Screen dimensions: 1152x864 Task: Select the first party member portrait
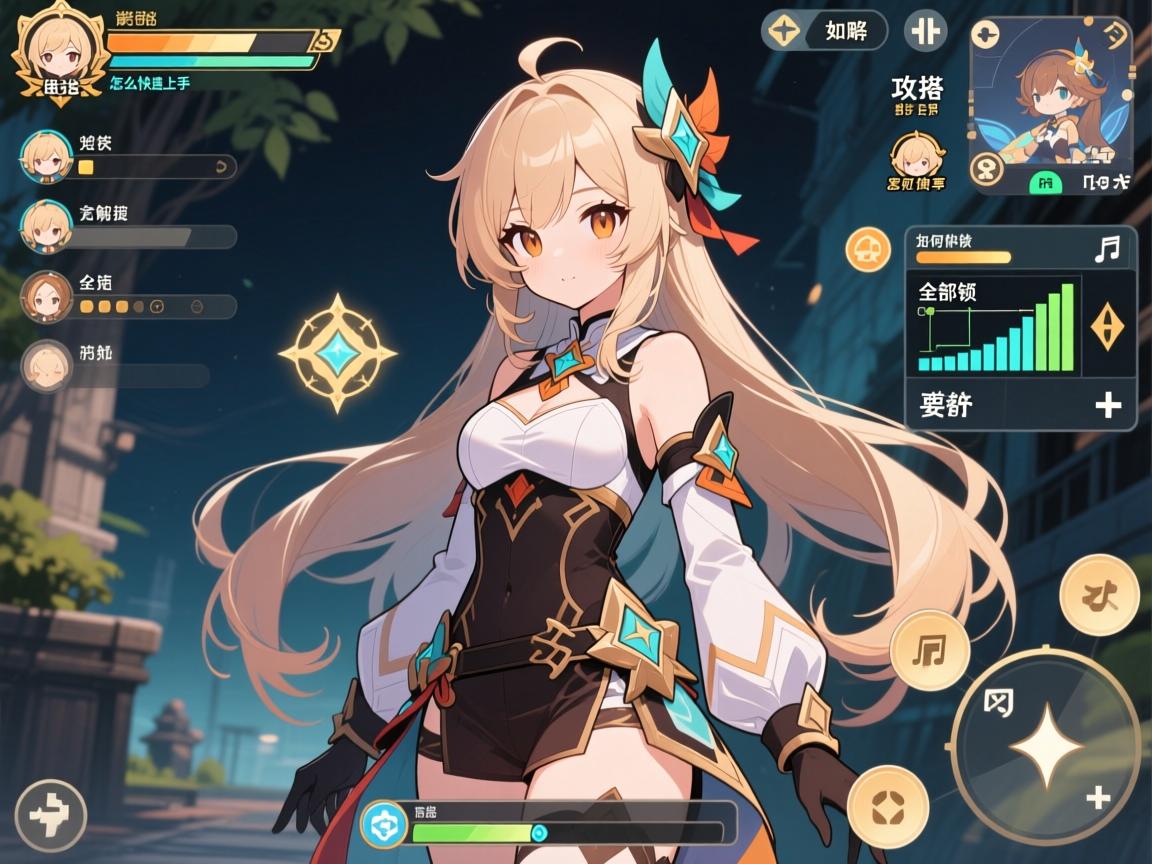[x=45, y=155]
